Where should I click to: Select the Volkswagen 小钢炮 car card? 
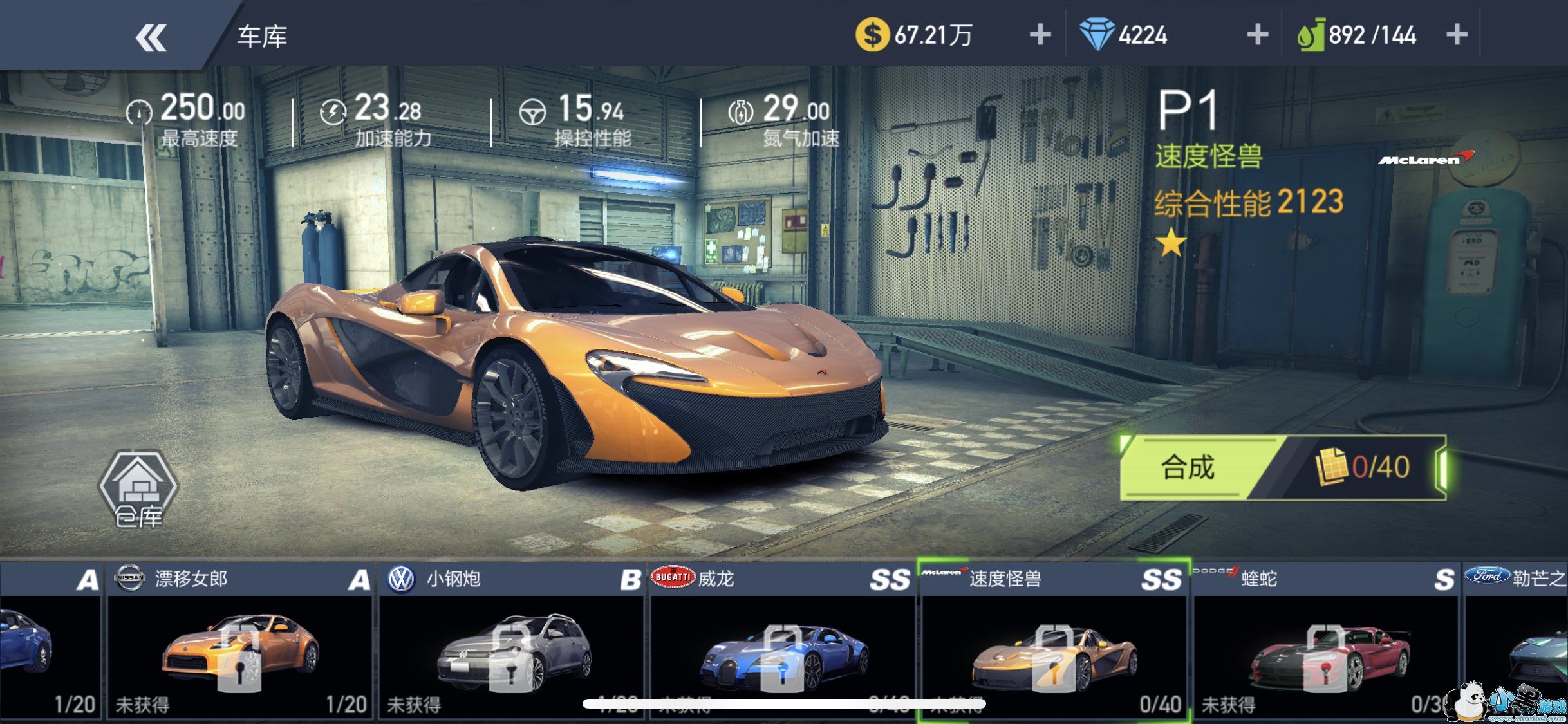512,642
